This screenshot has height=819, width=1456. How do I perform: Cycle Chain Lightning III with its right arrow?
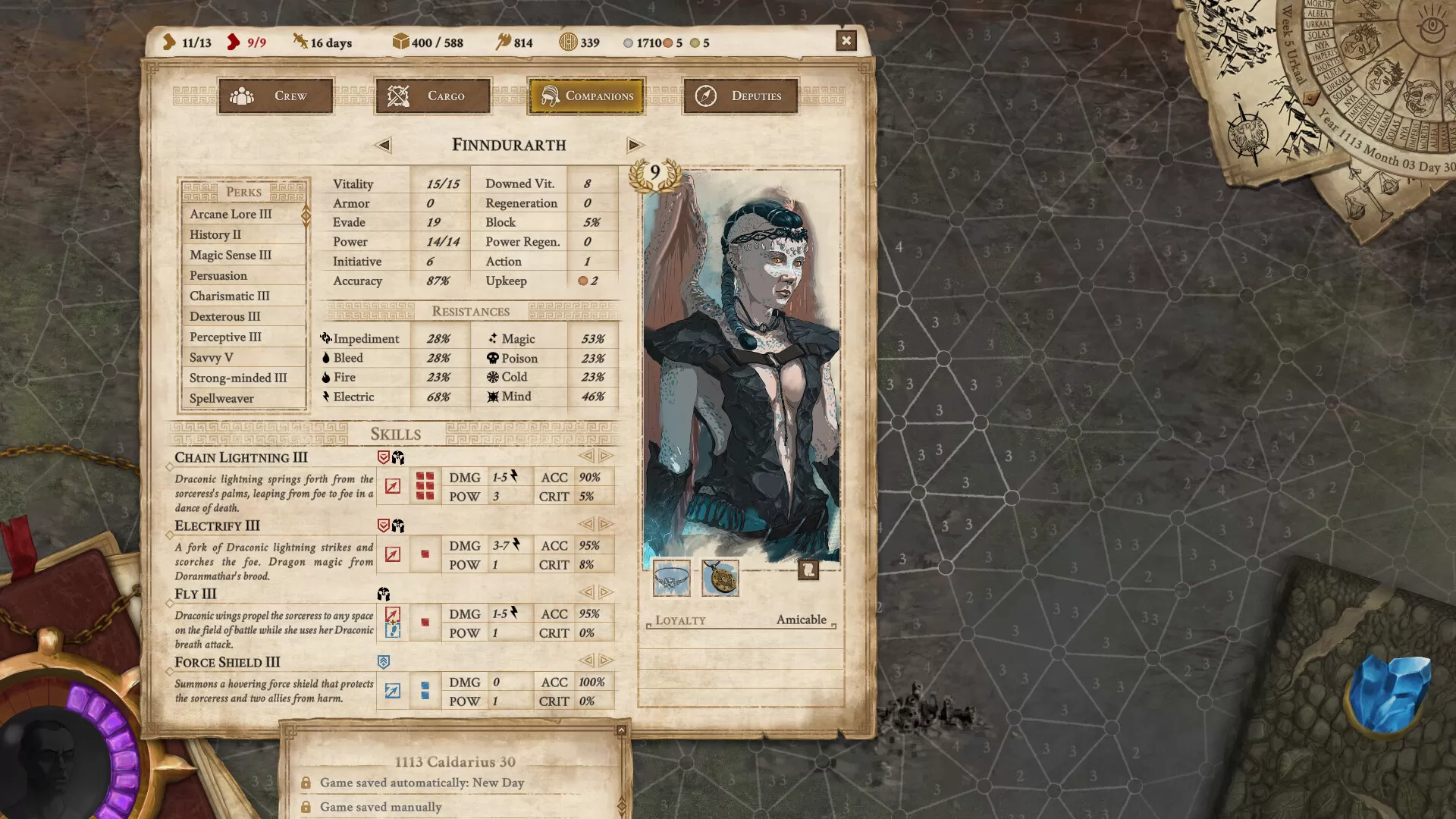pyautogui.click(x=604, y=457)
